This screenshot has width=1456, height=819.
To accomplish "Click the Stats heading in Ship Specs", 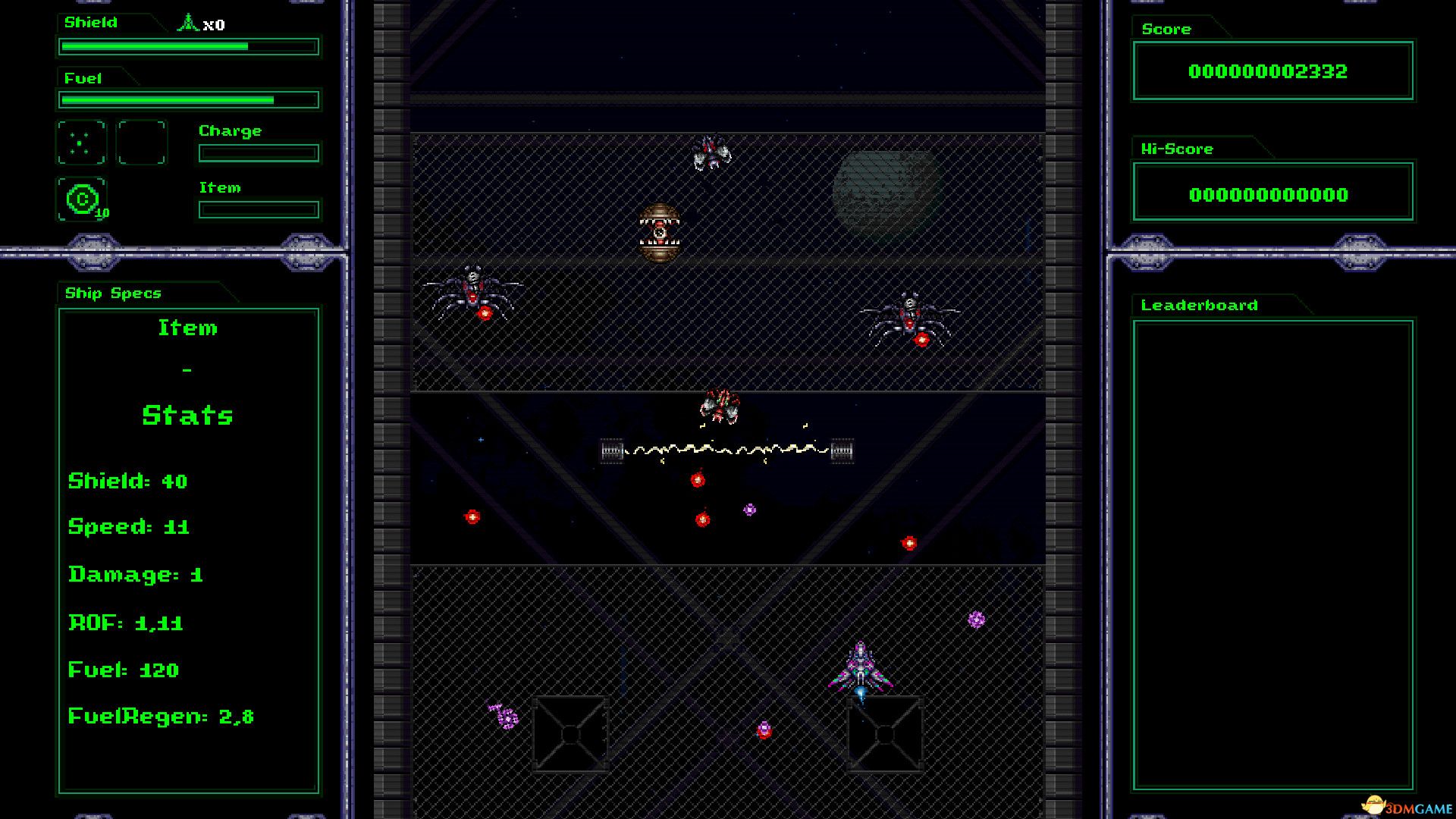I will coord(187,415).
